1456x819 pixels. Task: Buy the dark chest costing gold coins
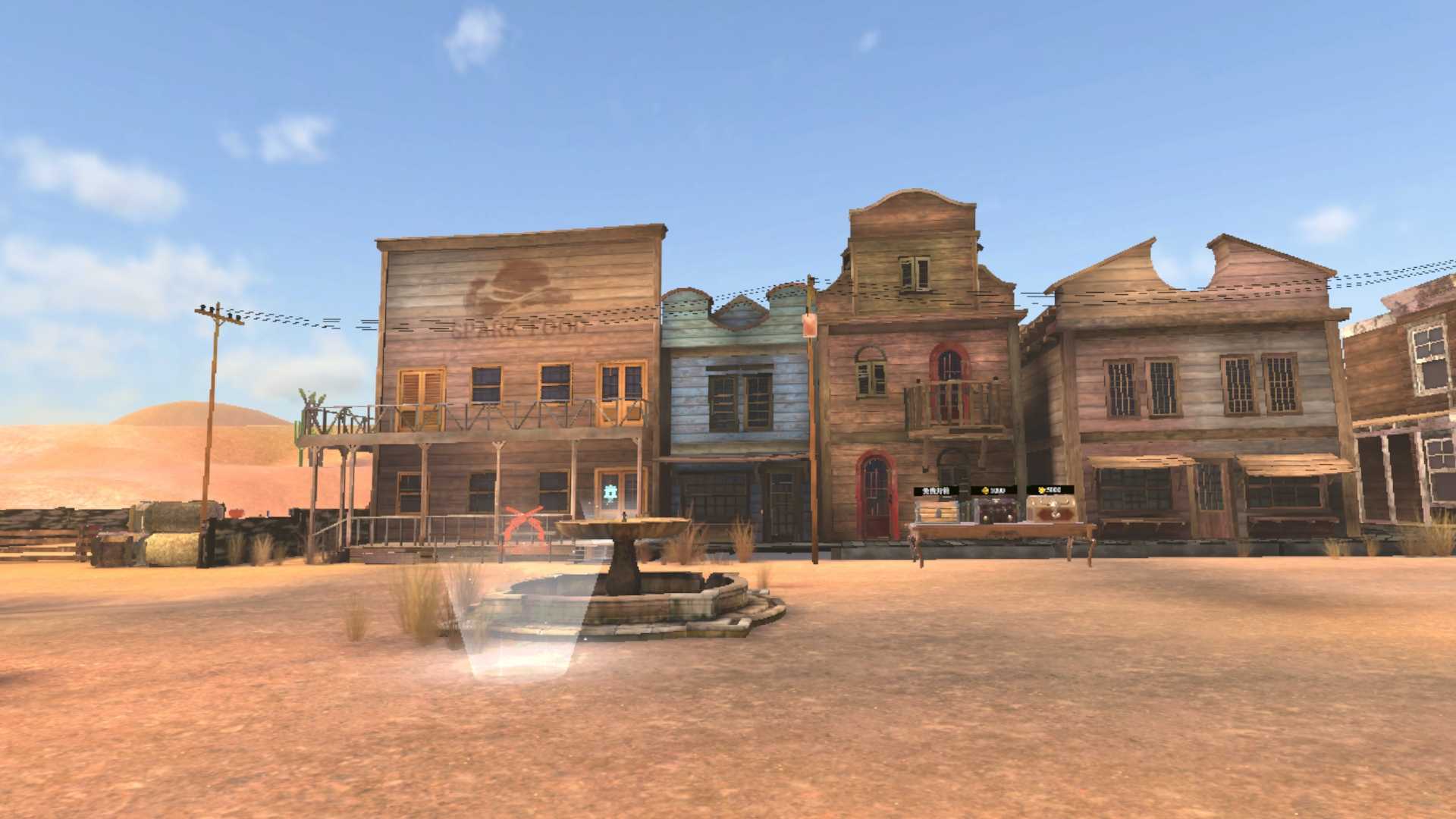click(x=993, y=510)
